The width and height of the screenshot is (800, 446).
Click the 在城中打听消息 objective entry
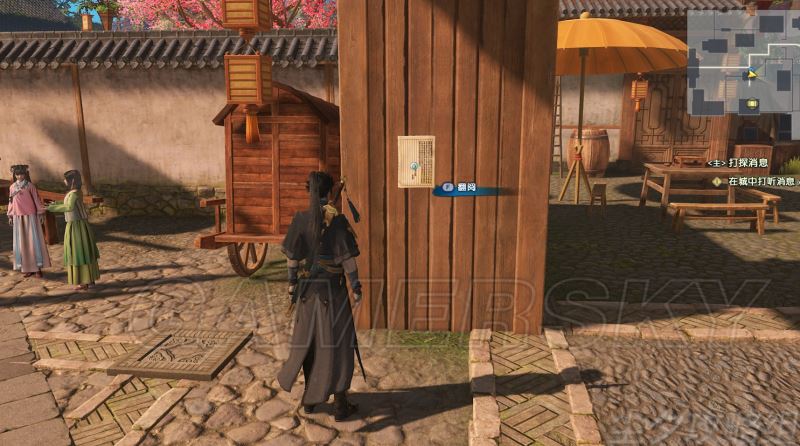pyautogui.click(x=757, y=181)
